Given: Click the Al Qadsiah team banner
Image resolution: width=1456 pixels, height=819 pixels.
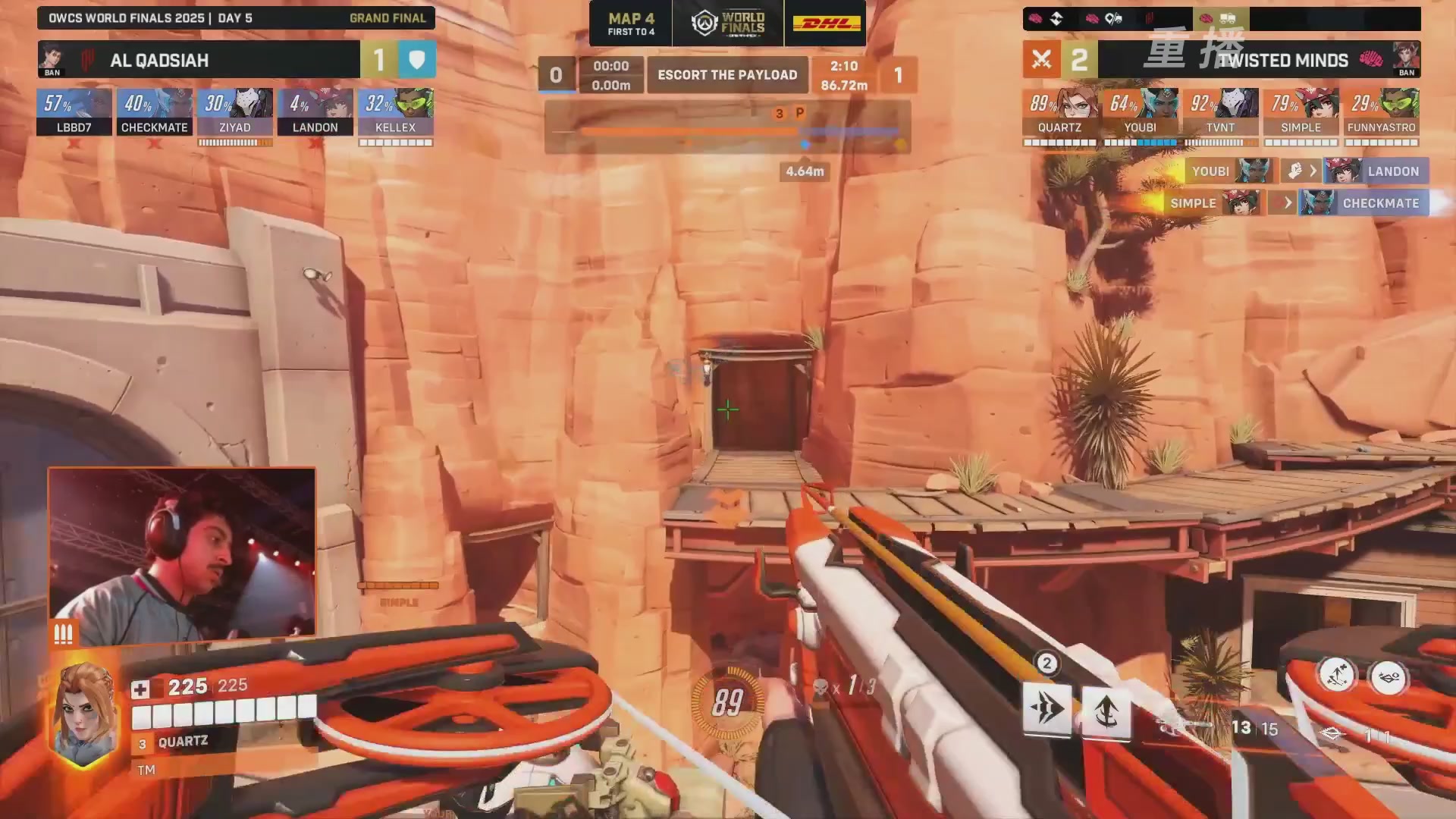Looking at the screenshot, I should pos(199,60).
